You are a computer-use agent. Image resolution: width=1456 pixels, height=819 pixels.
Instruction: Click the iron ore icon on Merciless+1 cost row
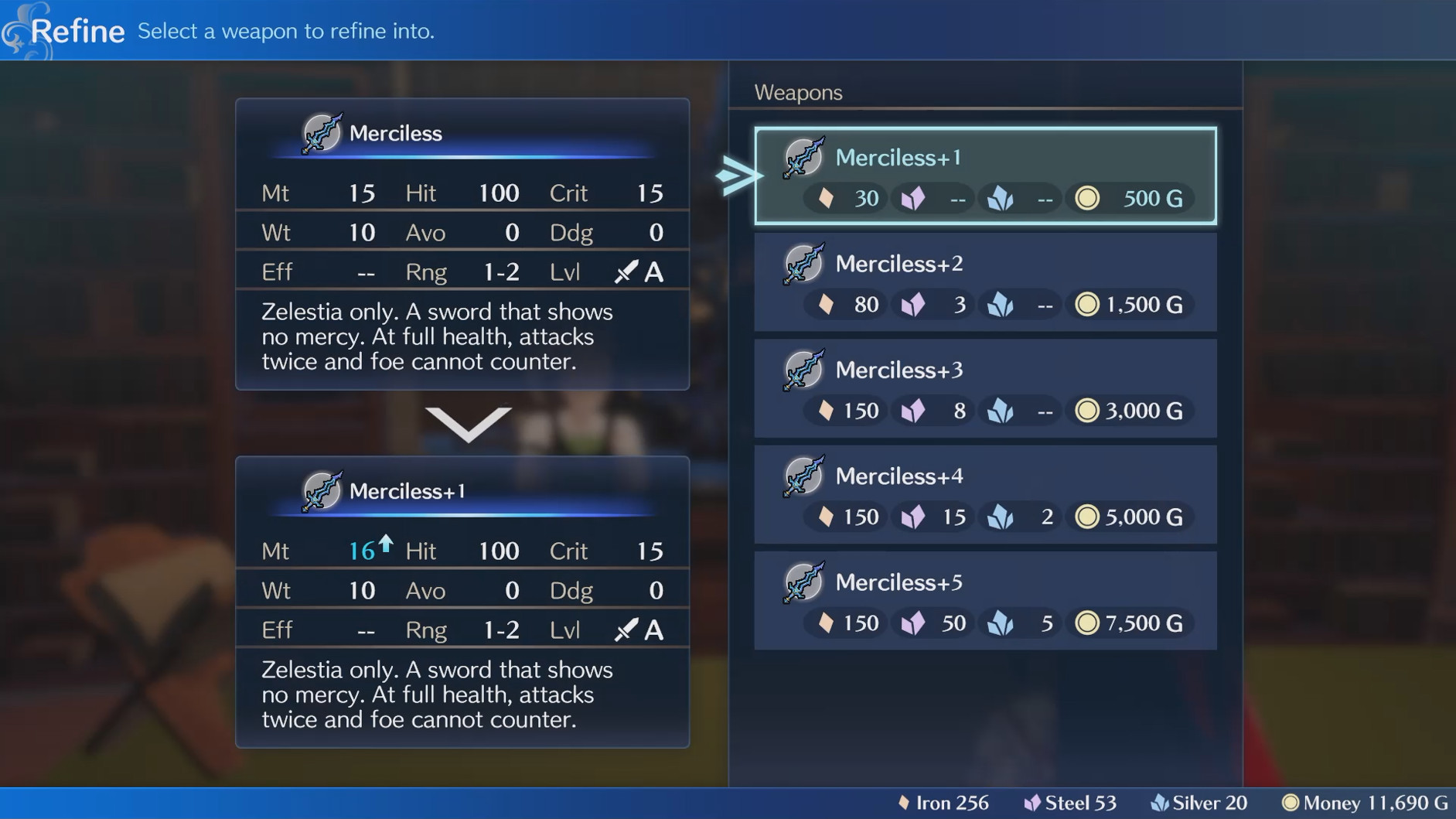click(x=826, y=198)
